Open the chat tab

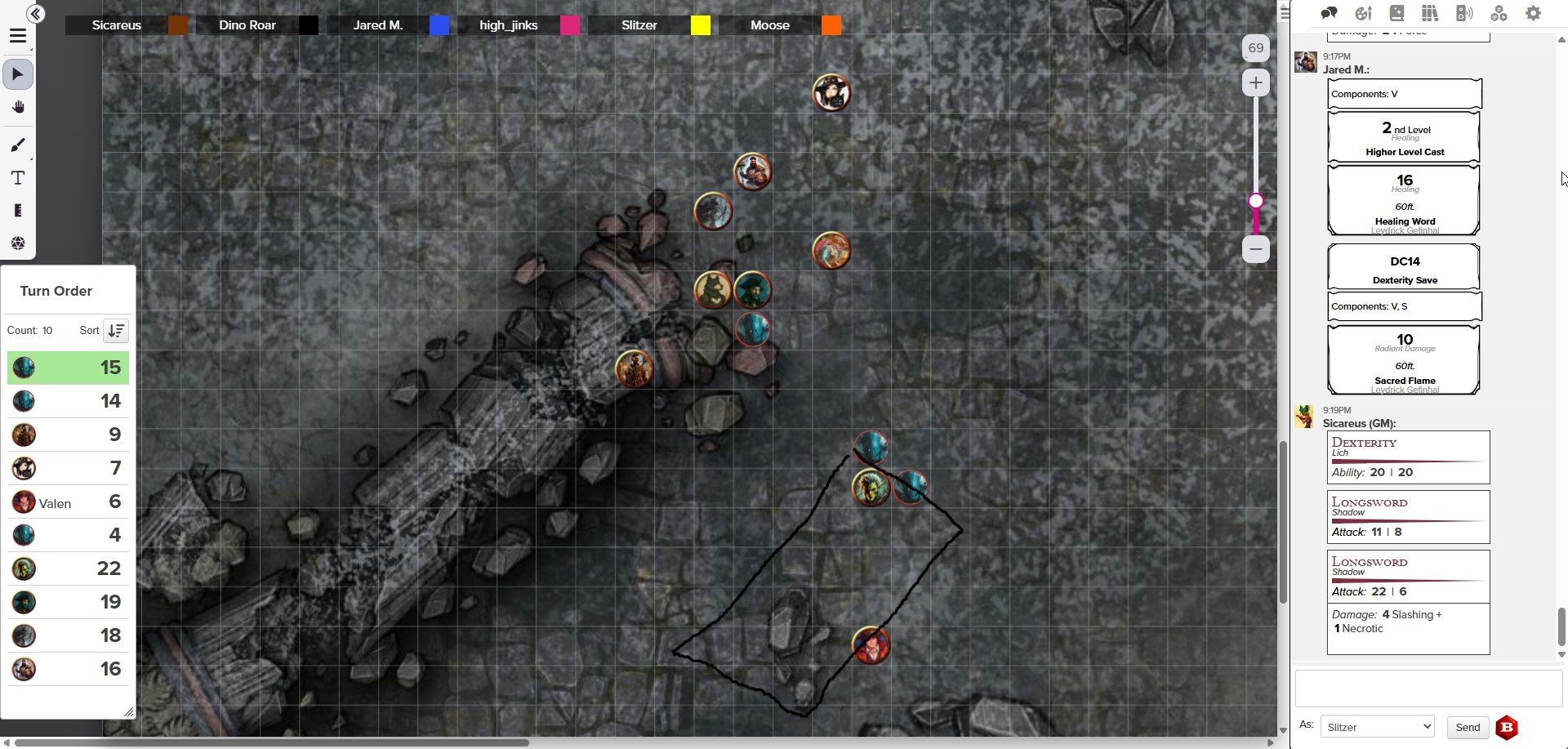click(x=1329, y=13)
